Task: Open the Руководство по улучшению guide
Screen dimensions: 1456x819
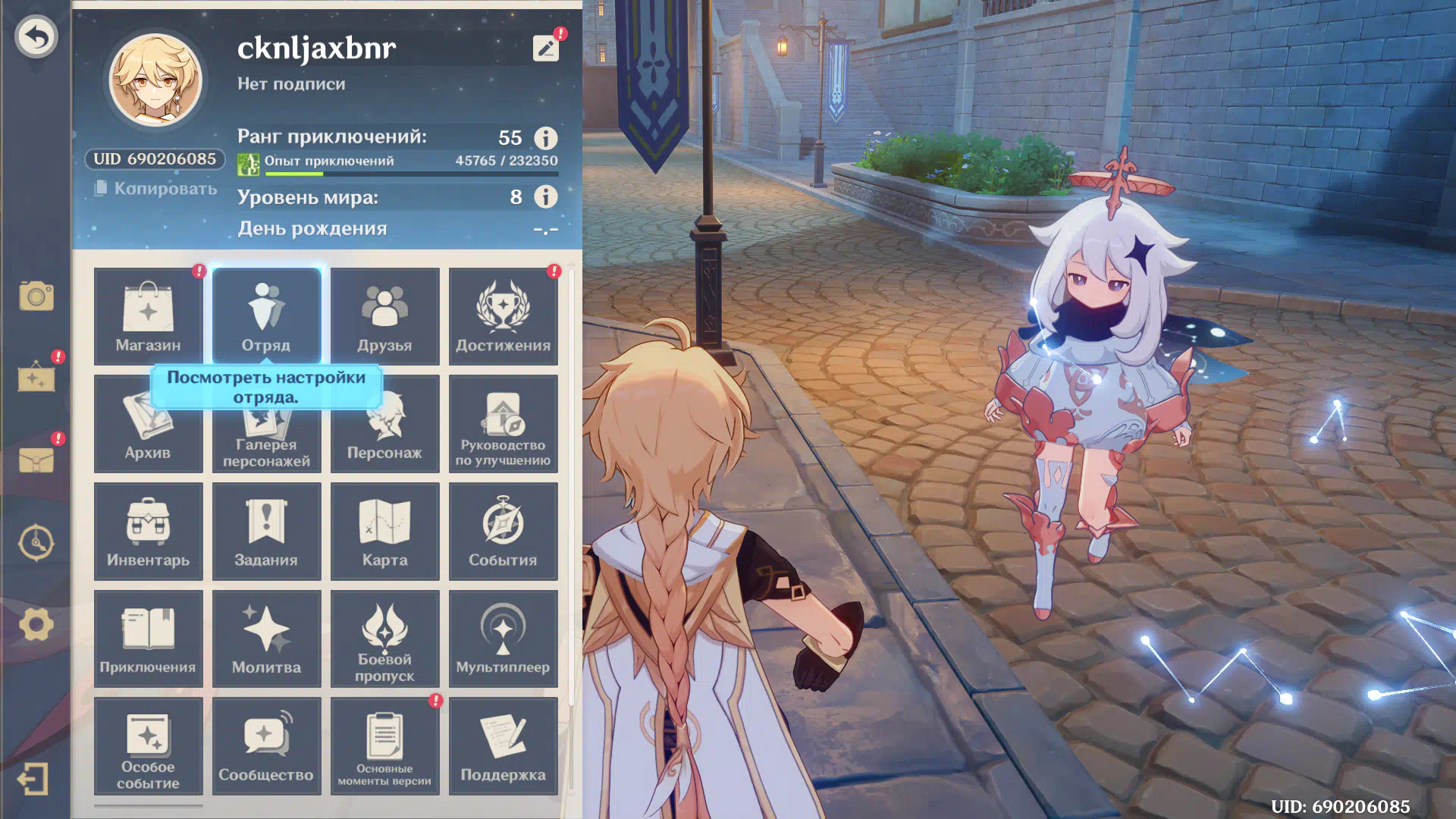Action: click(x=503, y=424)
